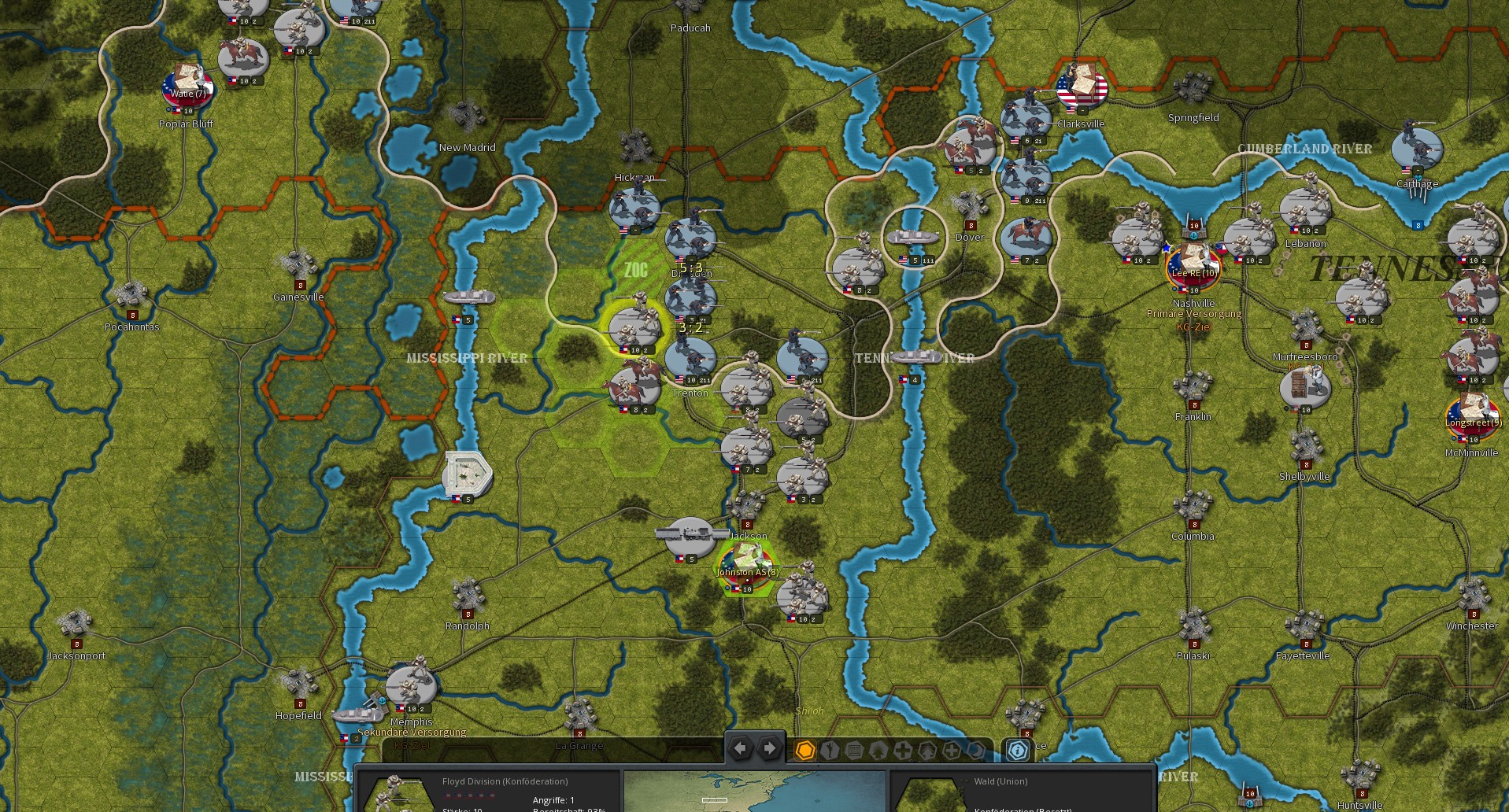Click the tree-with-arrow resource icon
The width and height of the screenshot is (1509, 812).
[927, 751]
